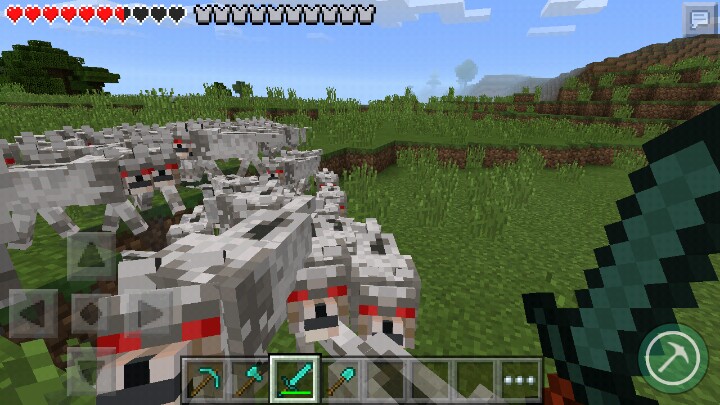Choose the diamond sword hotbar slot
The height and width of the screenshot is (405, 720).
[295, 379]
